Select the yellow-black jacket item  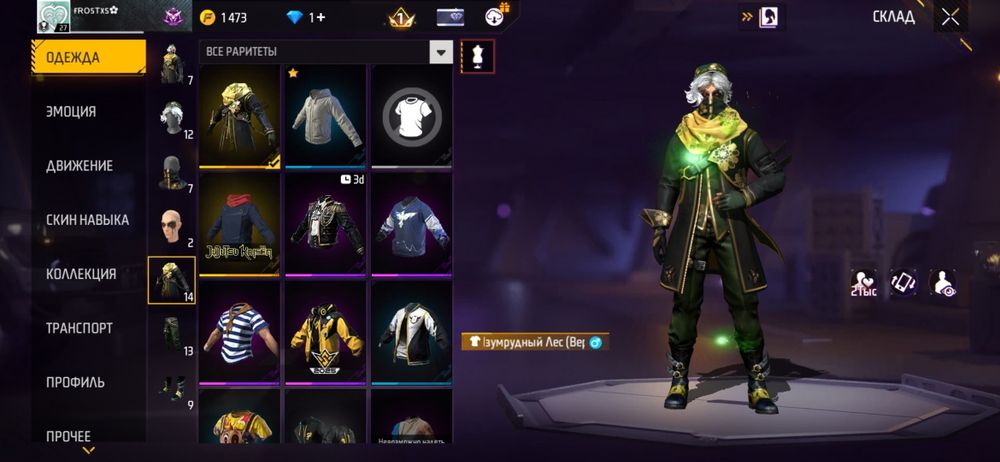click(326, 332)
